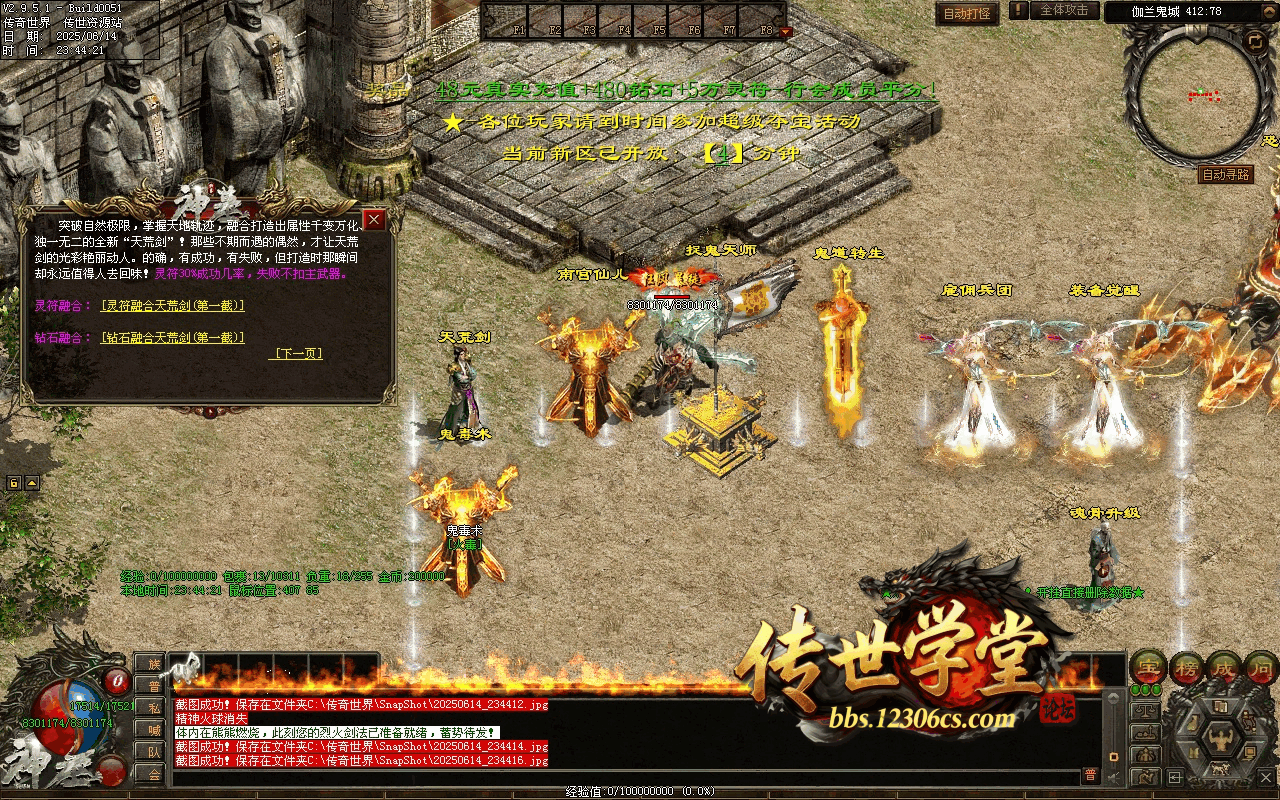Switch chat to 私 private channel
Screen dimensions: 1280x800
tap(151, 707)
